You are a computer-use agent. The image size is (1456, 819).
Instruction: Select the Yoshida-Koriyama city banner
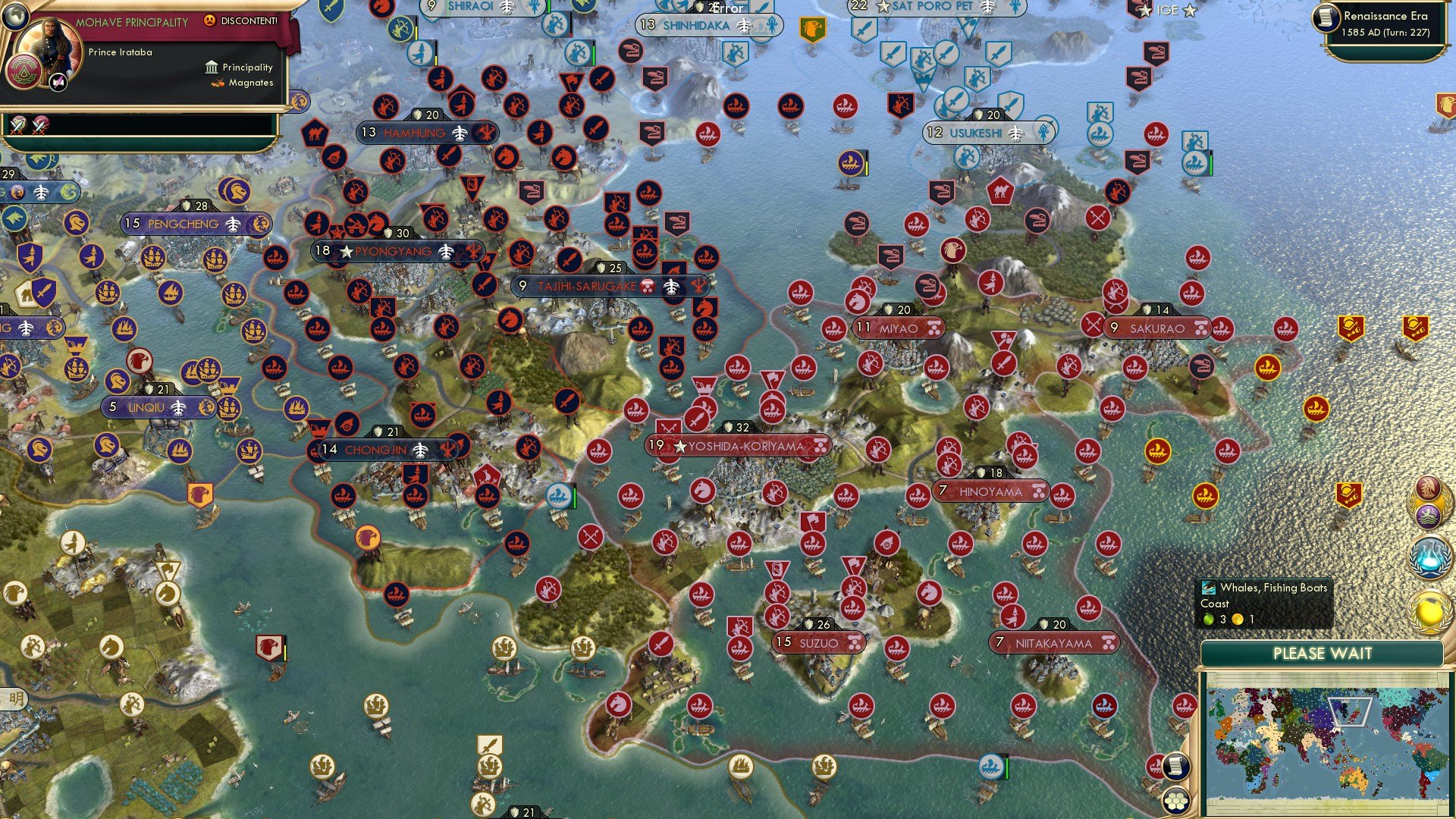[x=739, y=447]
